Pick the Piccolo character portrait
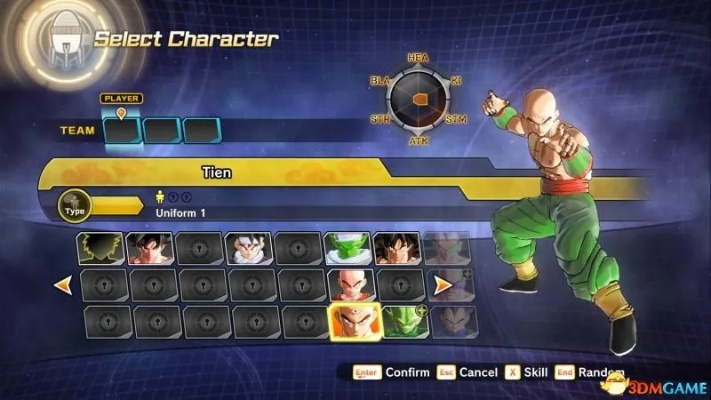Image resolution: width=711 pixels, height=400 pixels. pos(348,248)
